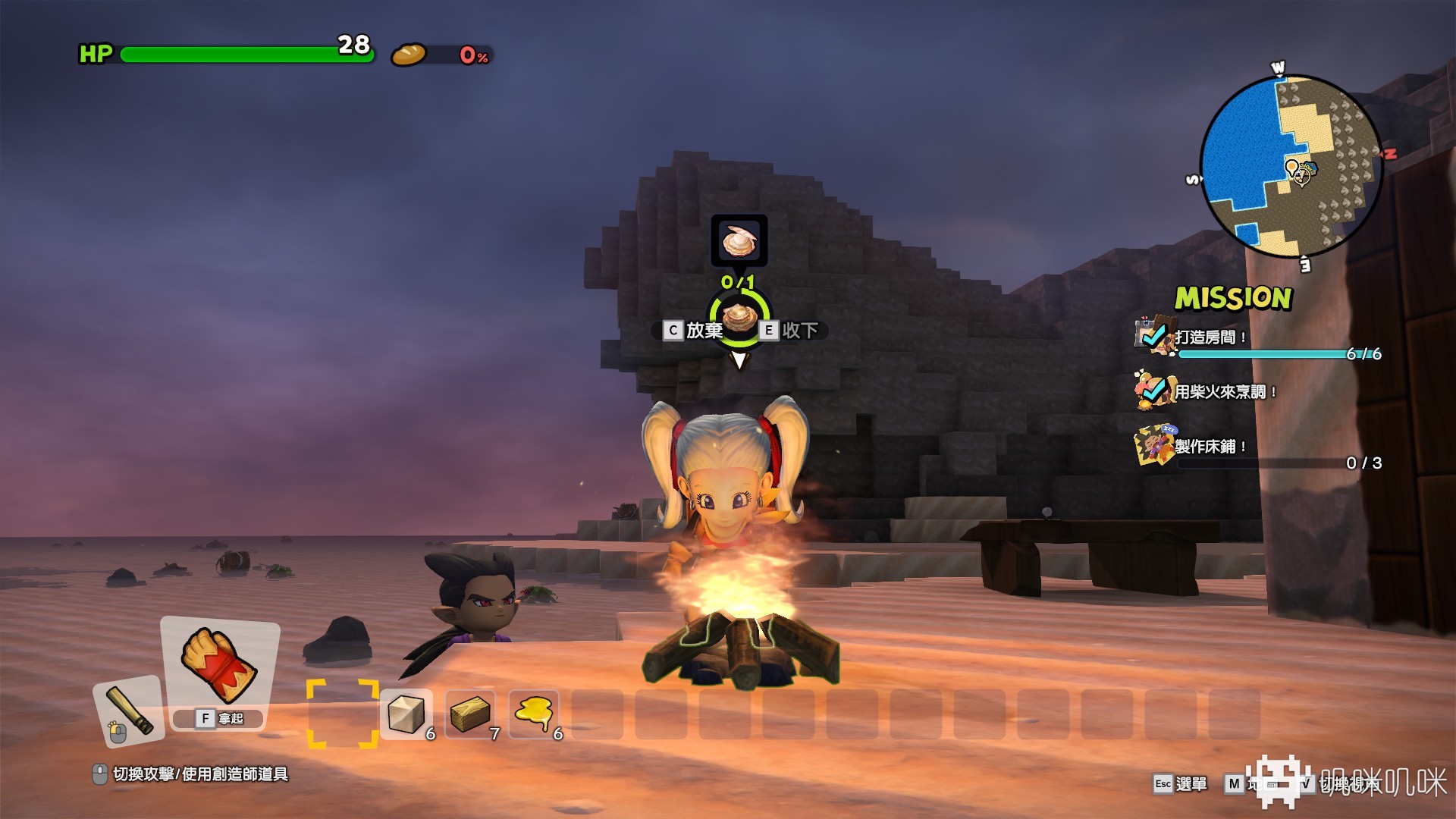
Task: Select the white stone block slot
Action: pyautogui.click(x=406, y=714)
